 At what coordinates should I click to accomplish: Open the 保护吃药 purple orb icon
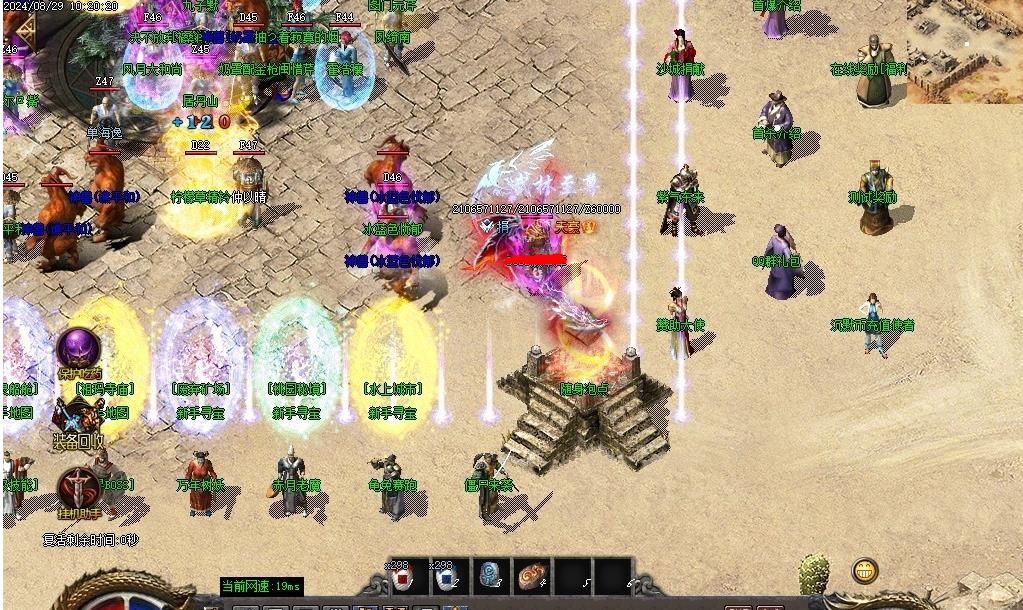coord(77,350)
